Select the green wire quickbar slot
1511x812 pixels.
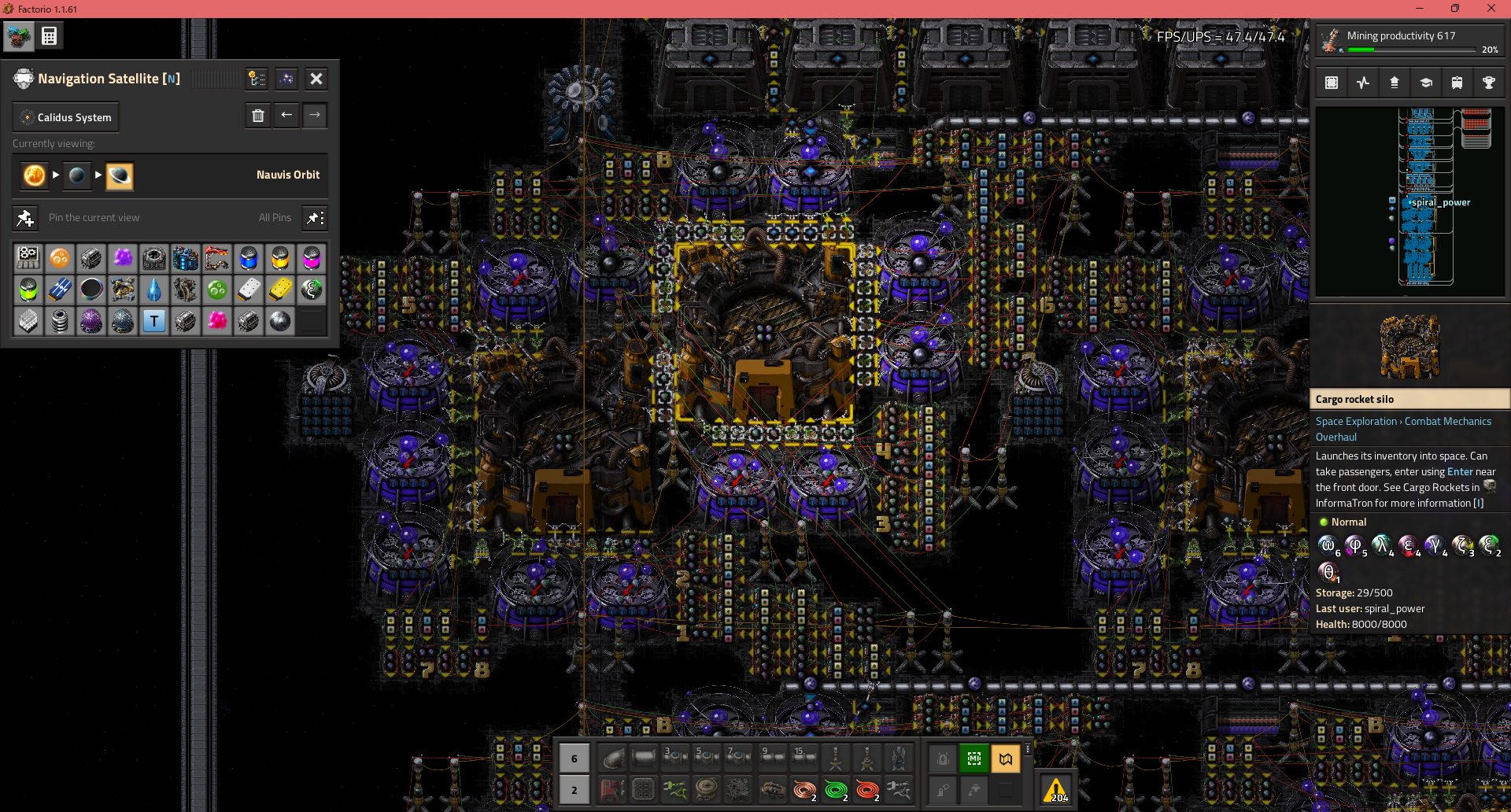coord(836,789)
